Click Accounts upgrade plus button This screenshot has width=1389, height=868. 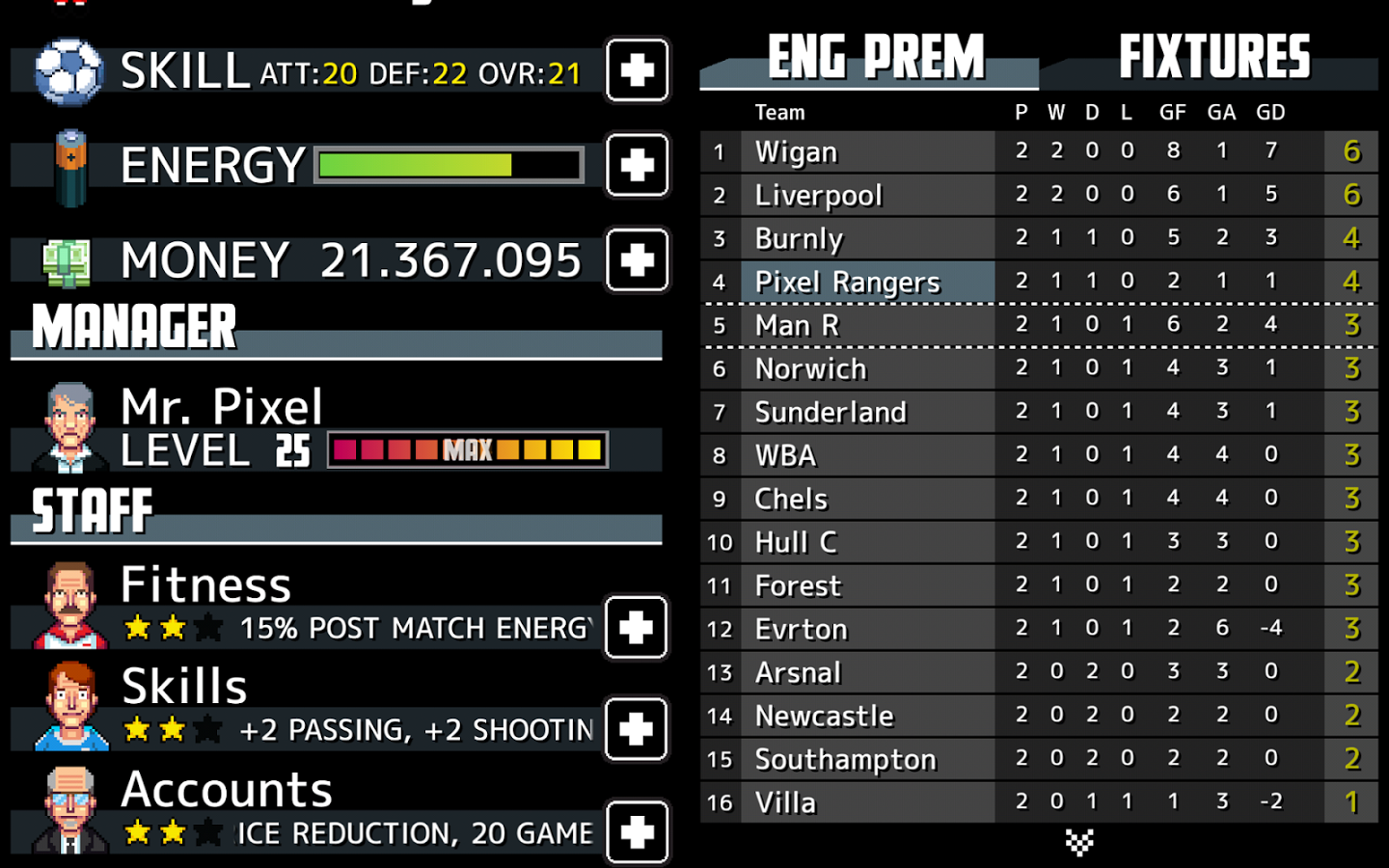tap(636, 830)
